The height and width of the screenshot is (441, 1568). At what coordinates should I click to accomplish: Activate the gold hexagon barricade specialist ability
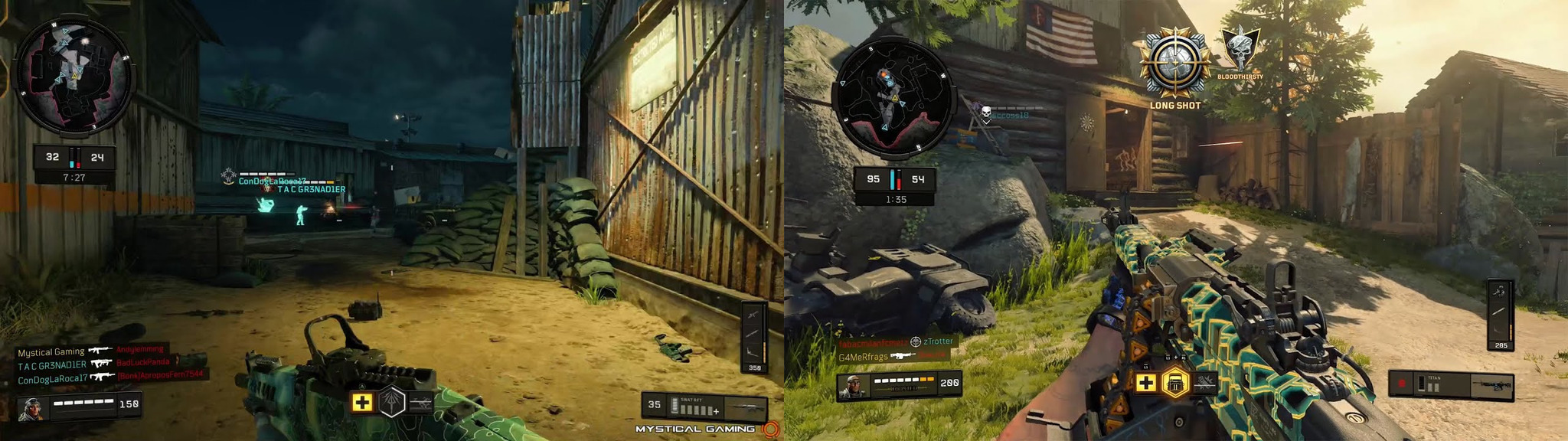[x=1174, y=382]
